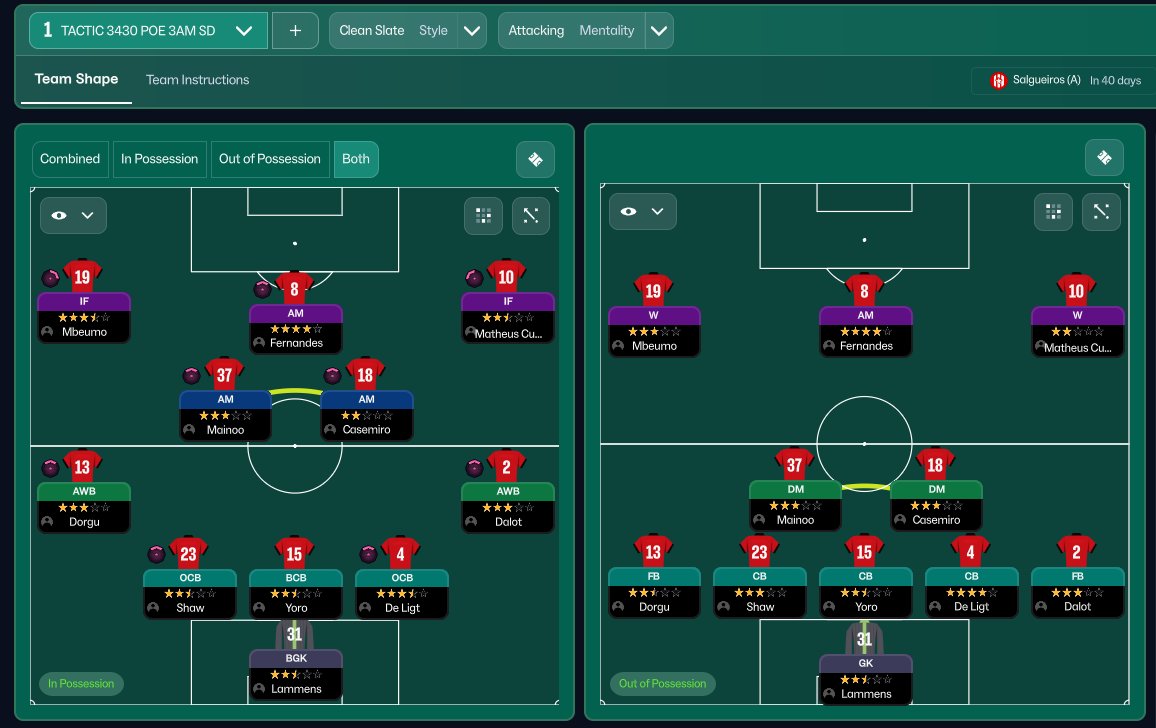Select De Ligt's CB card on the Out of Possession pitch
This screenshot has width=1156, height=728.
(971, 591)
